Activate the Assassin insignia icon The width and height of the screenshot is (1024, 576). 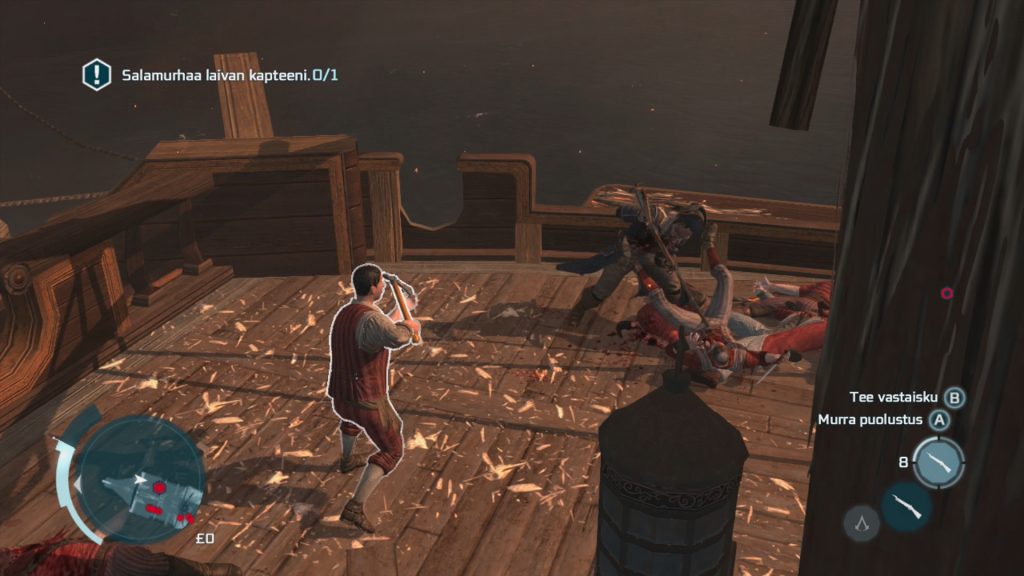862,521
